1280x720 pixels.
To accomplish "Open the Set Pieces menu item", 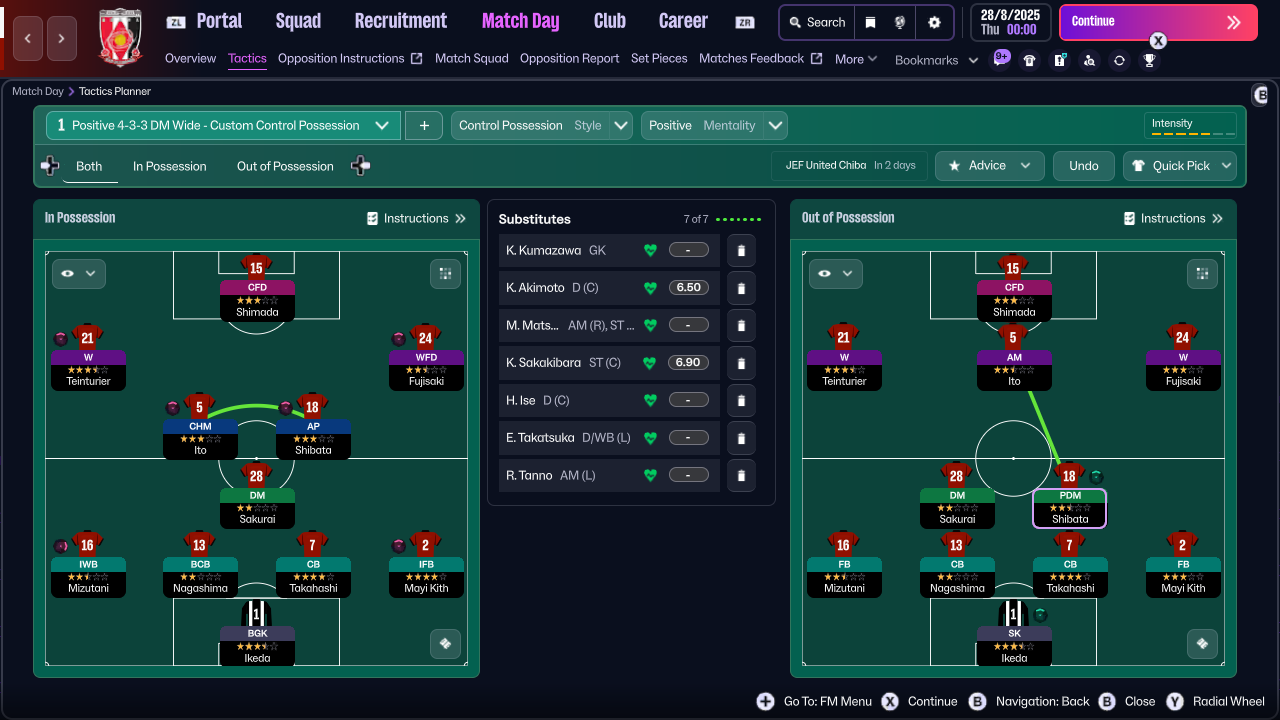I will click(659, 58).
